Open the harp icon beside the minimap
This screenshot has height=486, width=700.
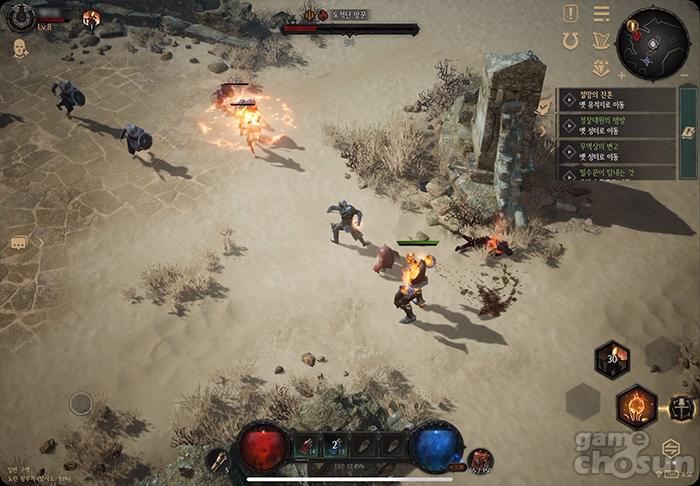coord(601,41)
